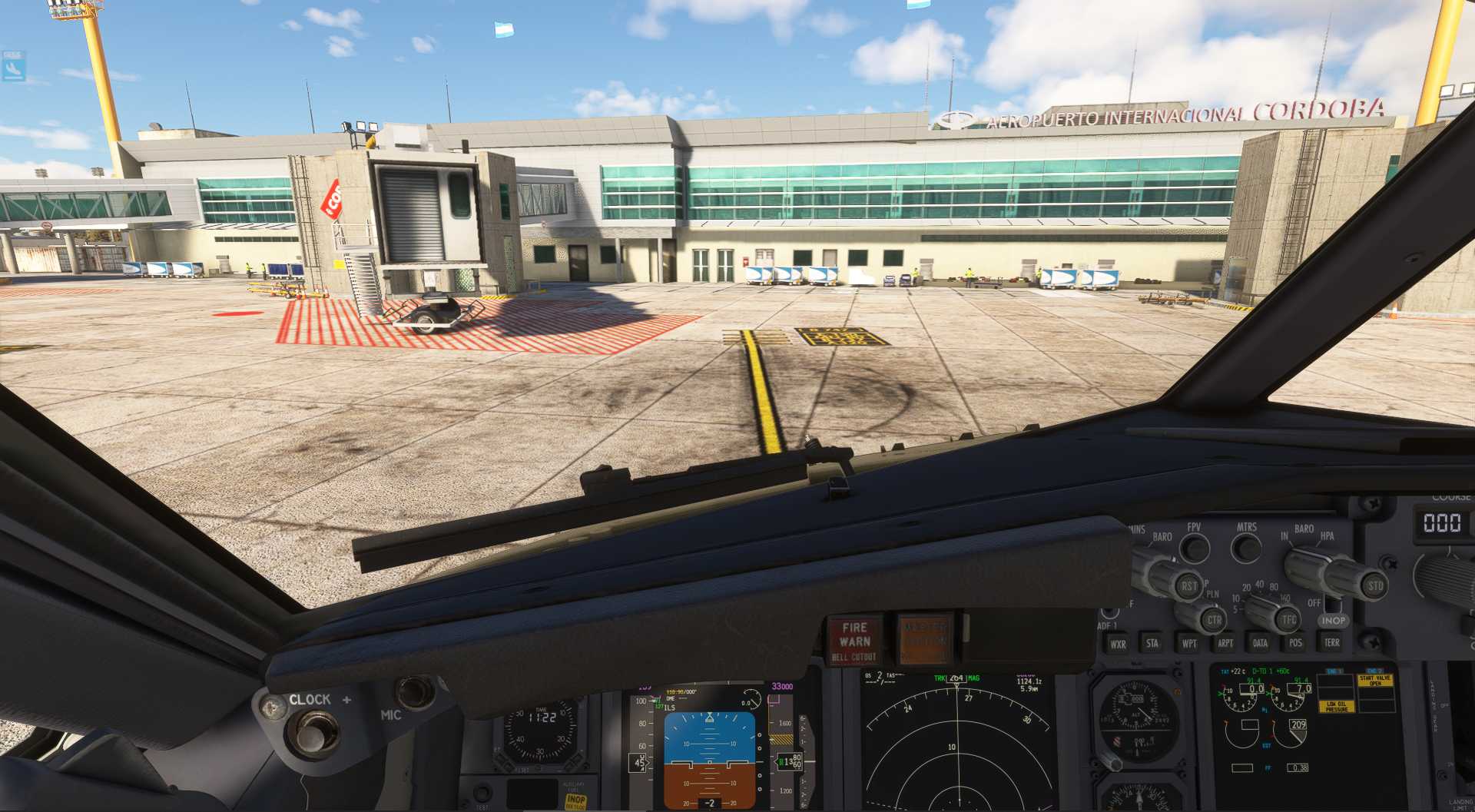
Task: Toggle traffic display with TFC button
Action: (1288, 619)
